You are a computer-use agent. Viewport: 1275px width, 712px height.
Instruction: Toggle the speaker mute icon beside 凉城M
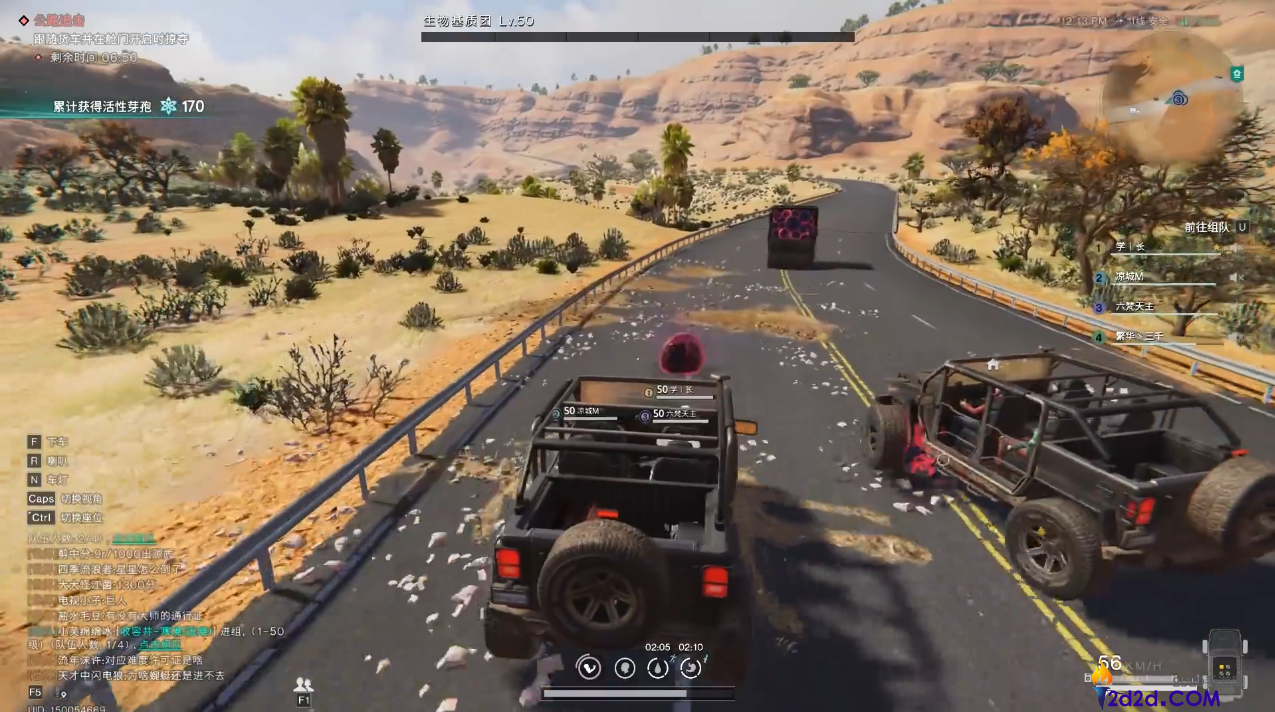1236,277
